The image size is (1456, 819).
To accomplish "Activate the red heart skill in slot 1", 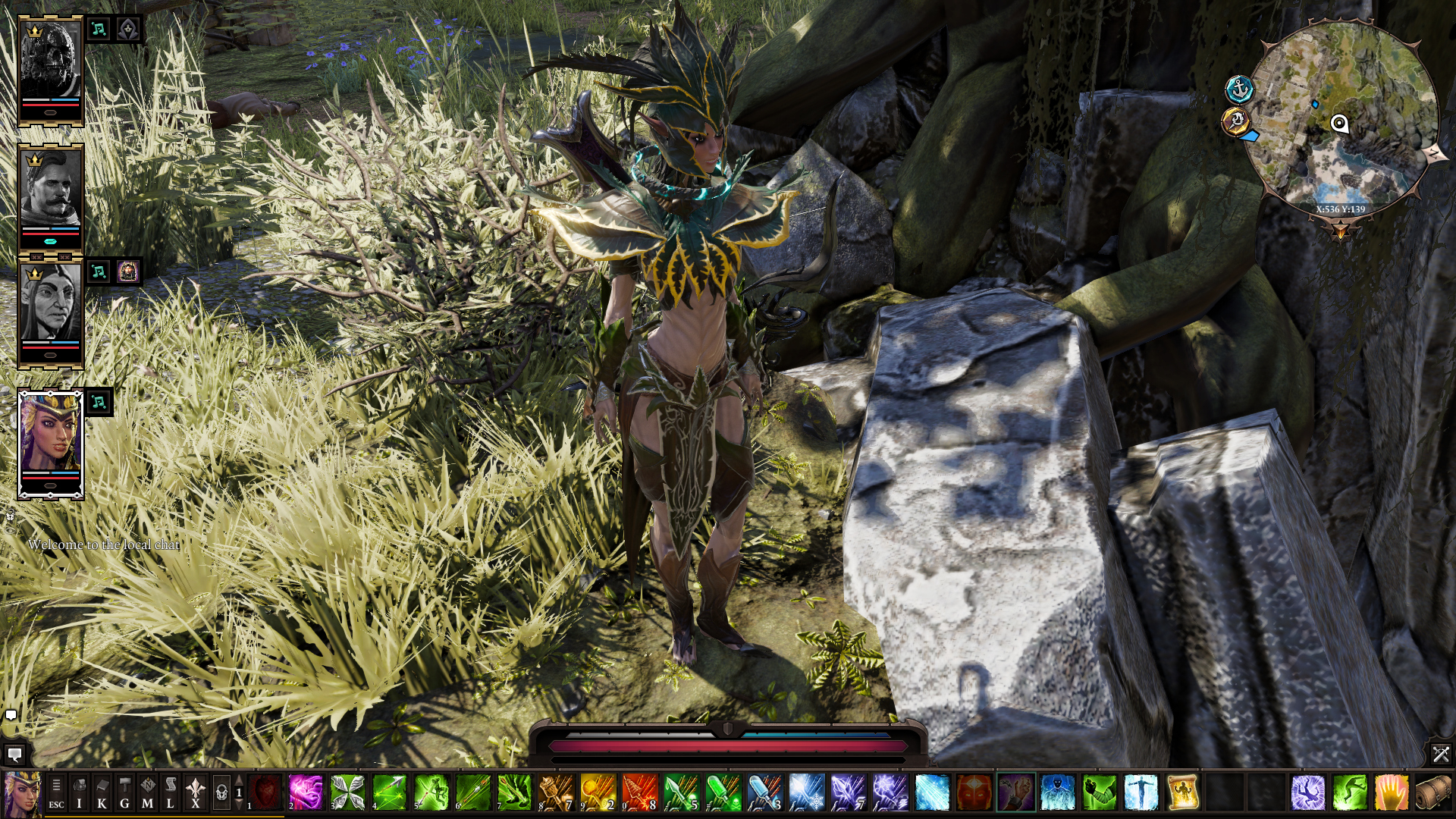I will (265, 793).
